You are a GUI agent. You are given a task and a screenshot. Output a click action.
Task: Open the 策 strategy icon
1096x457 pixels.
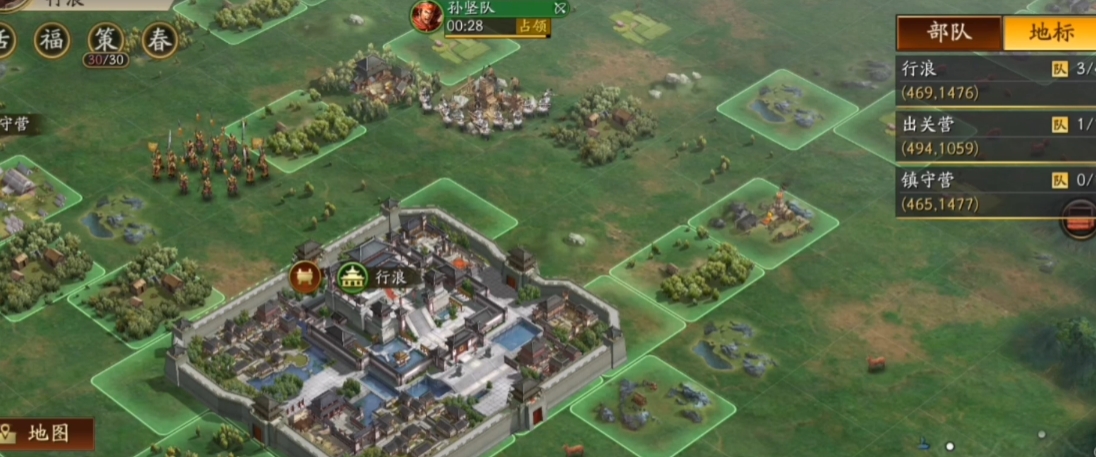pyautogui.click(x=105, y=40)
